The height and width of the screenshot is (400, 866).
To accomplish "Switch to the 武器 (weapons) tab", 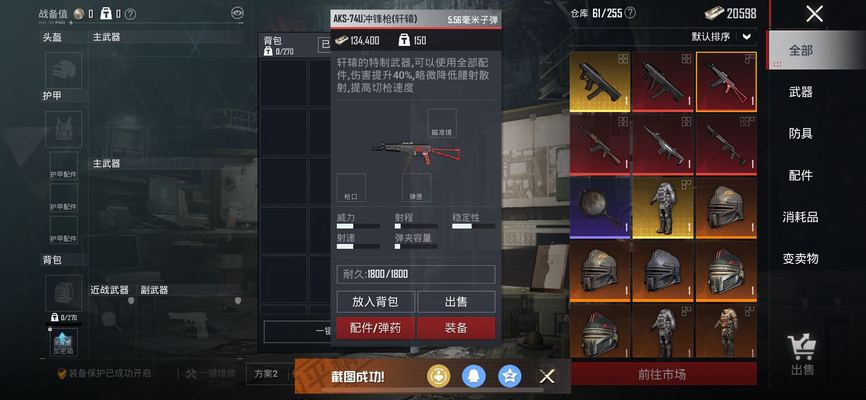I will [801, 92].
